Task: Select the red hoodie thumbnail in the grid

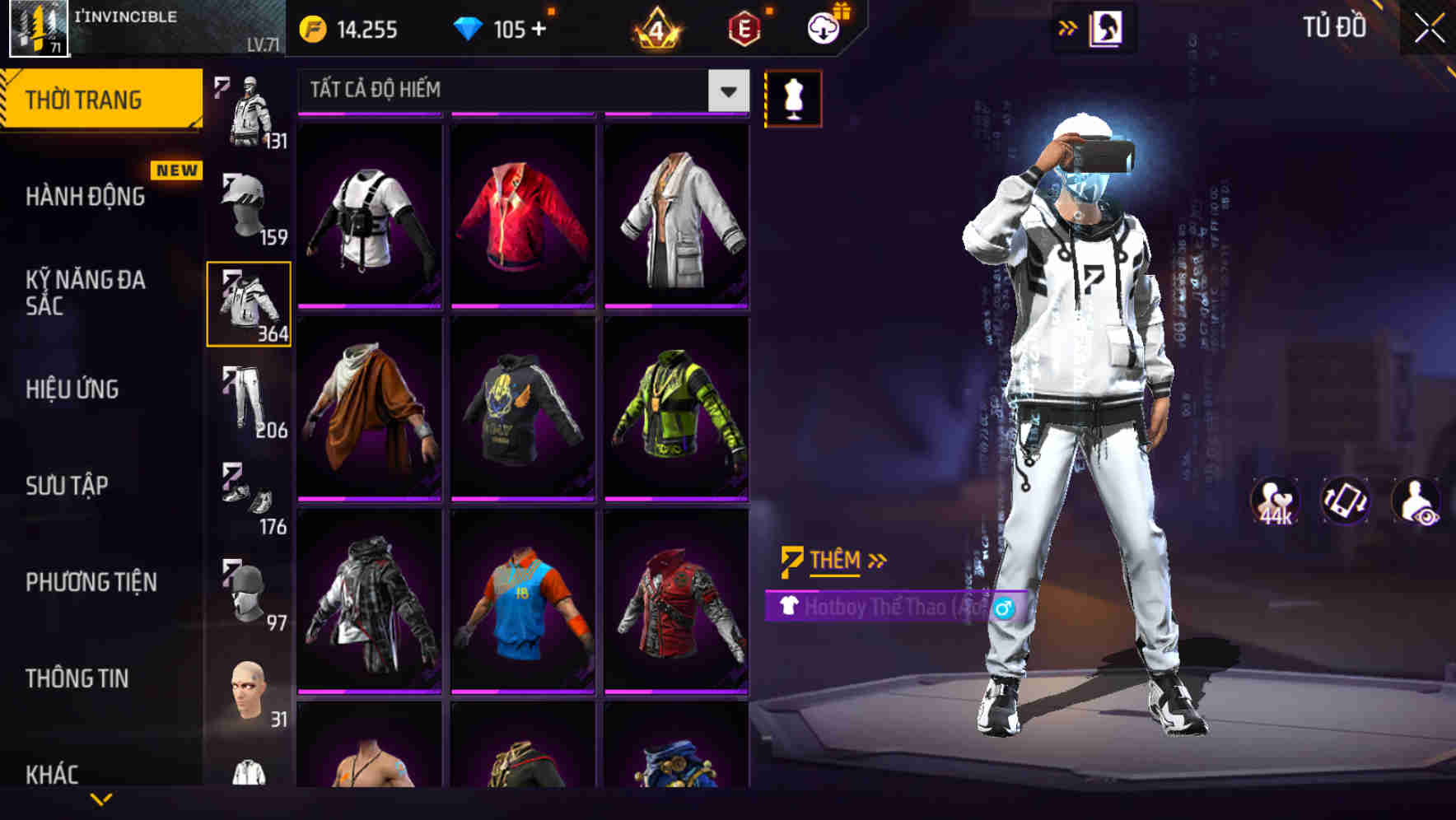Action: (520, 214)
